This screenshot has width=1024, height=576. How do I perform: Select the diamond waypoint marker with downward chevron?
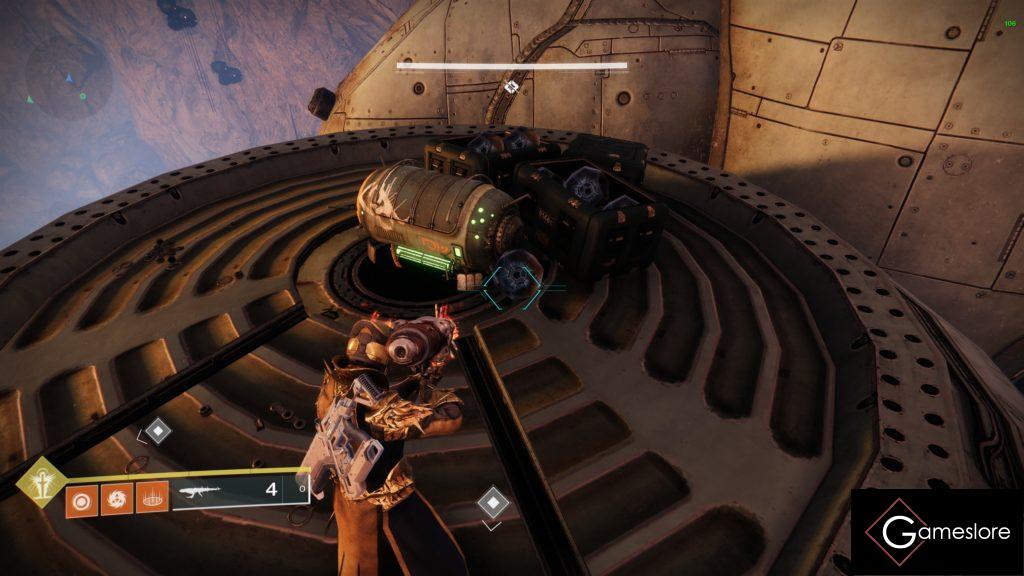(x=492, y=502)
